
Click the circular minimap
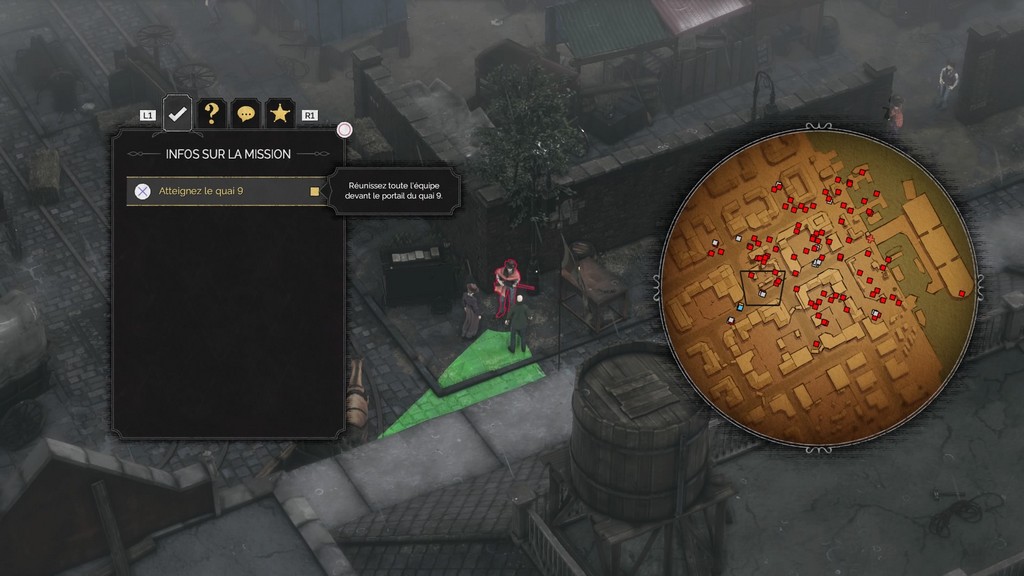(x=818, y=288)
